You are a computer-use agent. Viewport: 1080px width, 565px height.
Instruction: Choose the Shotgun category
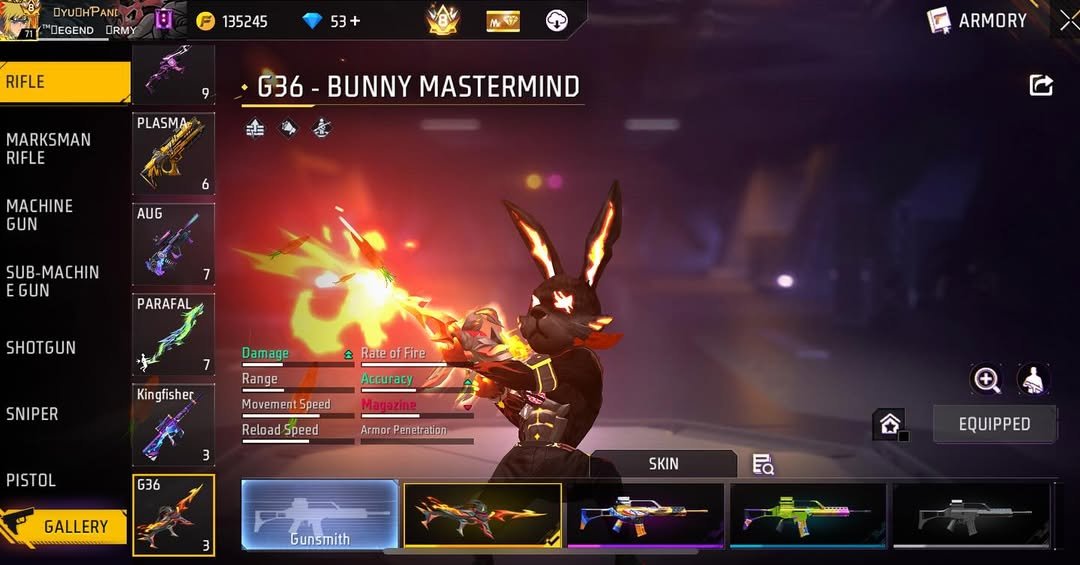click(x=41, y=348)
